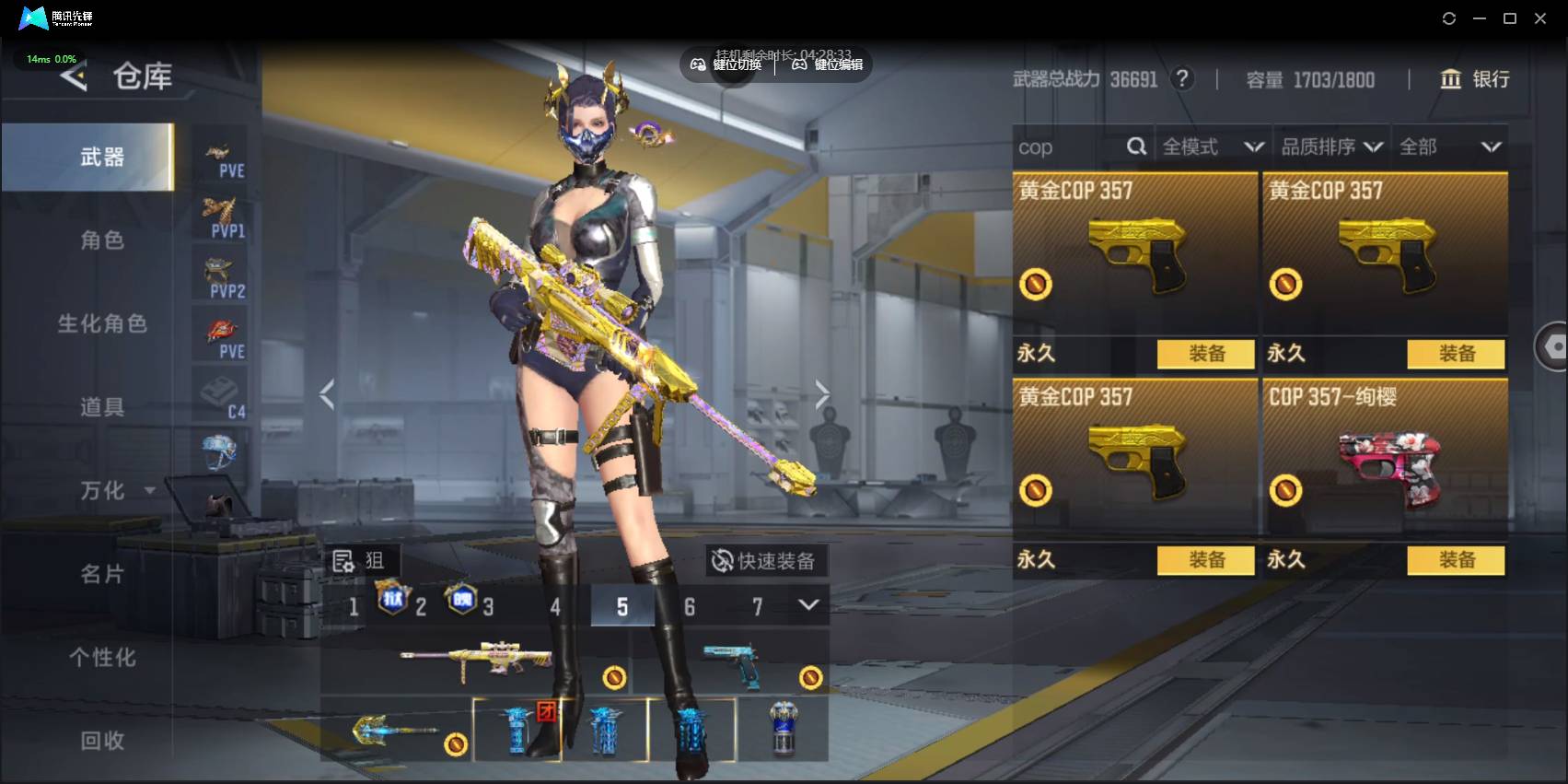The height and width of the screenshot is (784, 1568).
Task: Open the 银行 bank
Action: [1475, 79]
